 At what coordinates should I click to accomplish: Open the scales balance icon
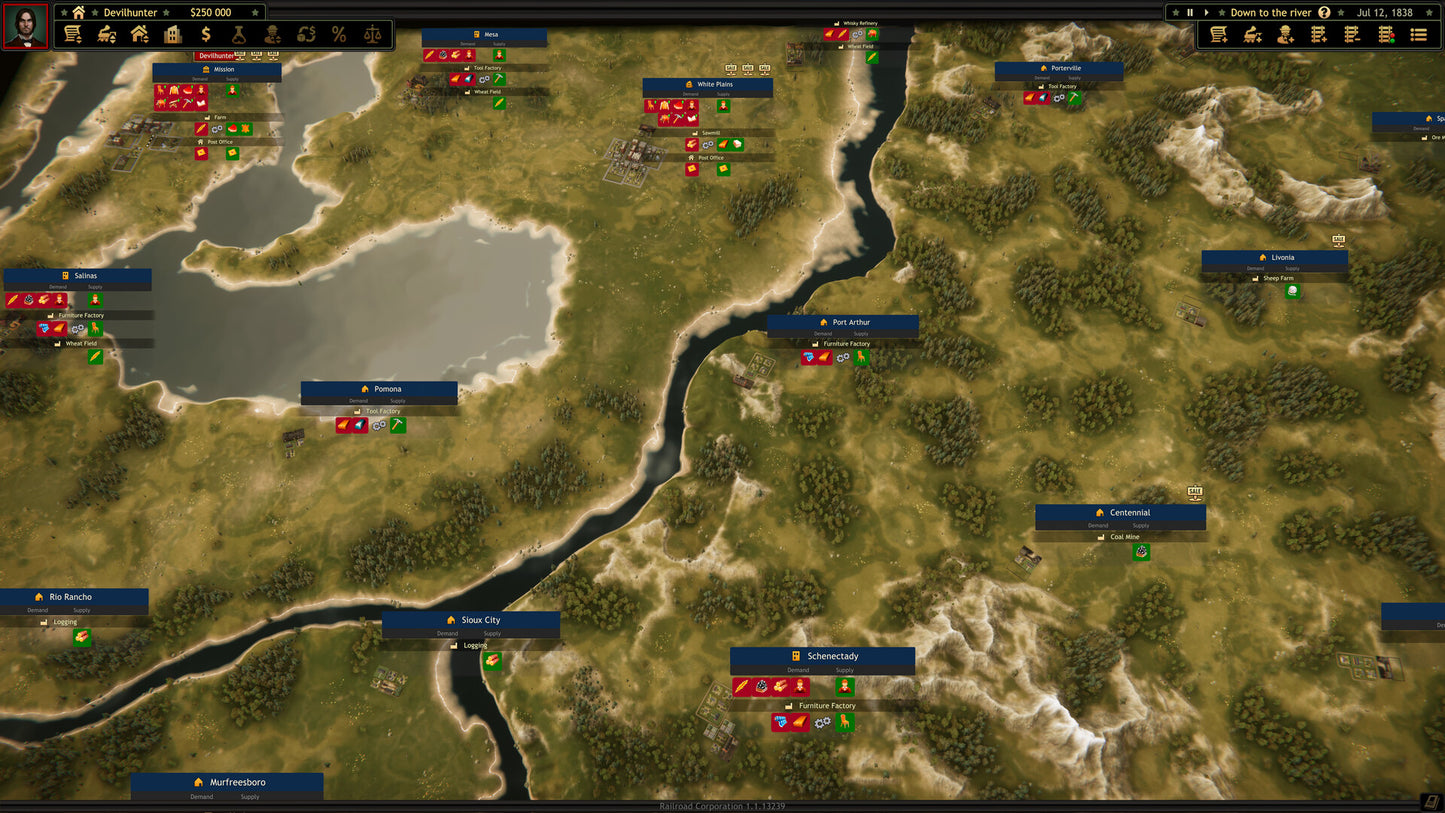372,33
